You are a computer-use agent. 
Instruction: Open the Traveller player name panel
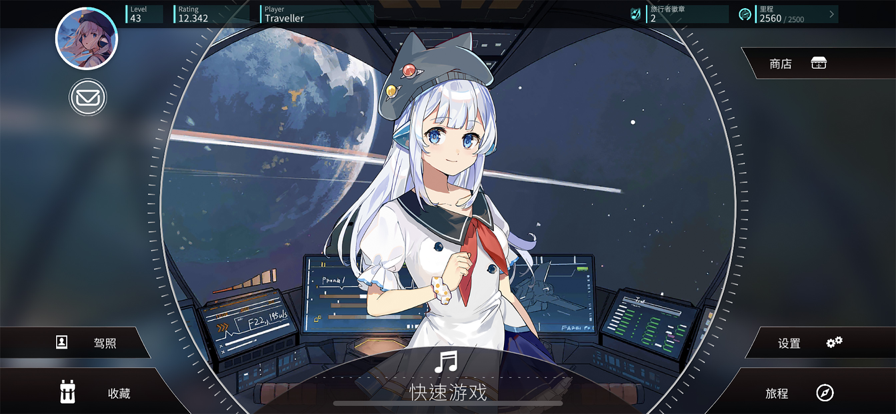316,14
